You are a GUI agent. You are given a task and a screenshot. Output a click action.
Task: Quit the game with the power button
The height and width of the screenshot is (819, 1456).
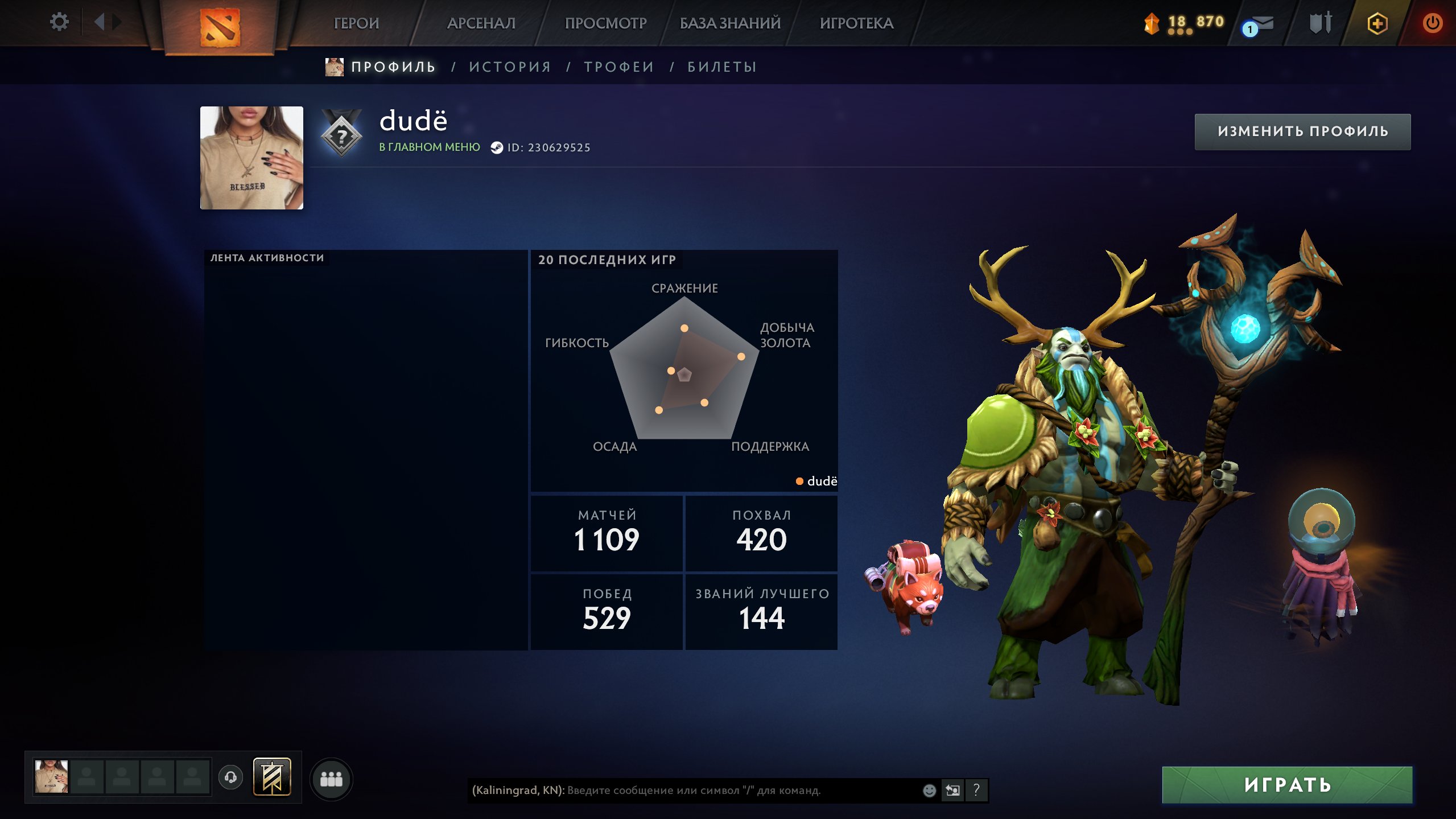click(x=1432, y=23)
